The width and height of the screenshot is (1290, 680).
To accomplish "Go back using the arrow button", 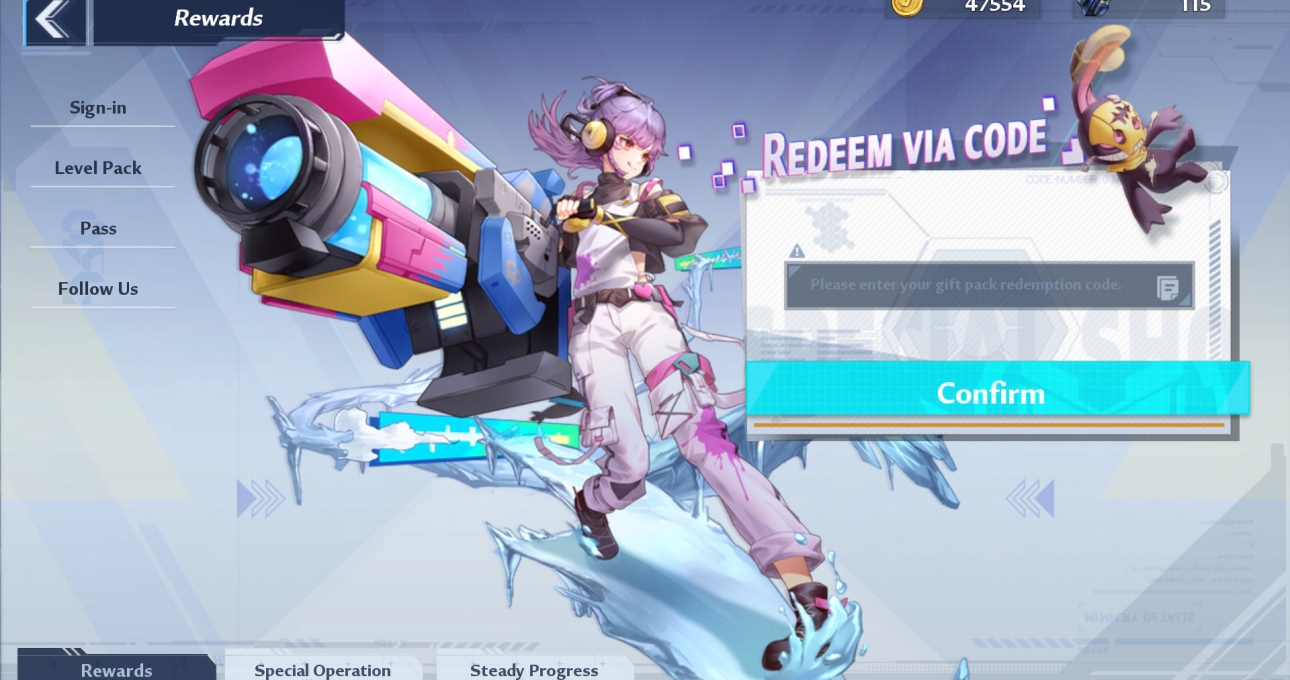I will point(55,20).
